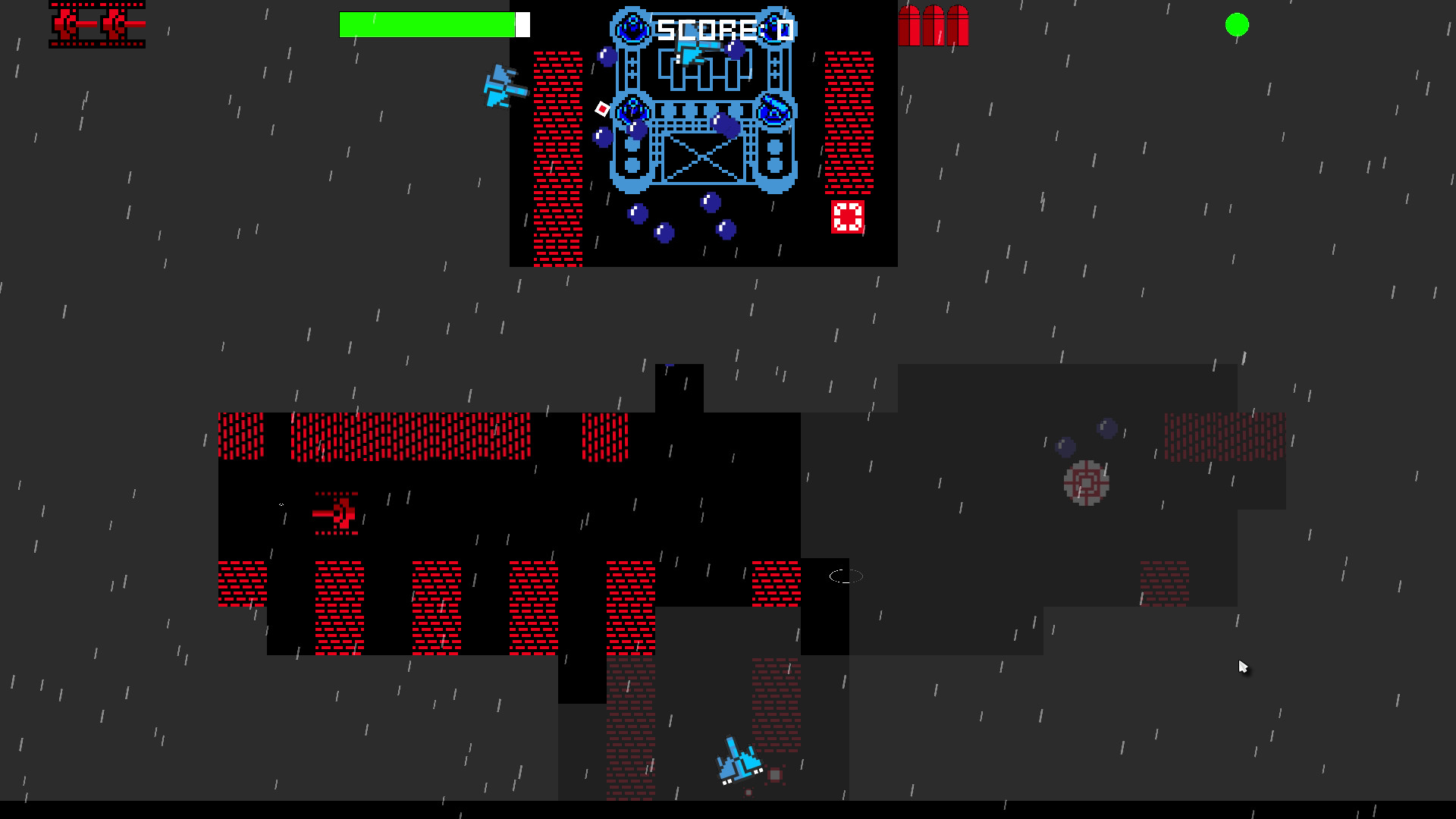The image size is (1456, 819).
Task: Click the green health bar at the top
Action: [x=428, y=24]
